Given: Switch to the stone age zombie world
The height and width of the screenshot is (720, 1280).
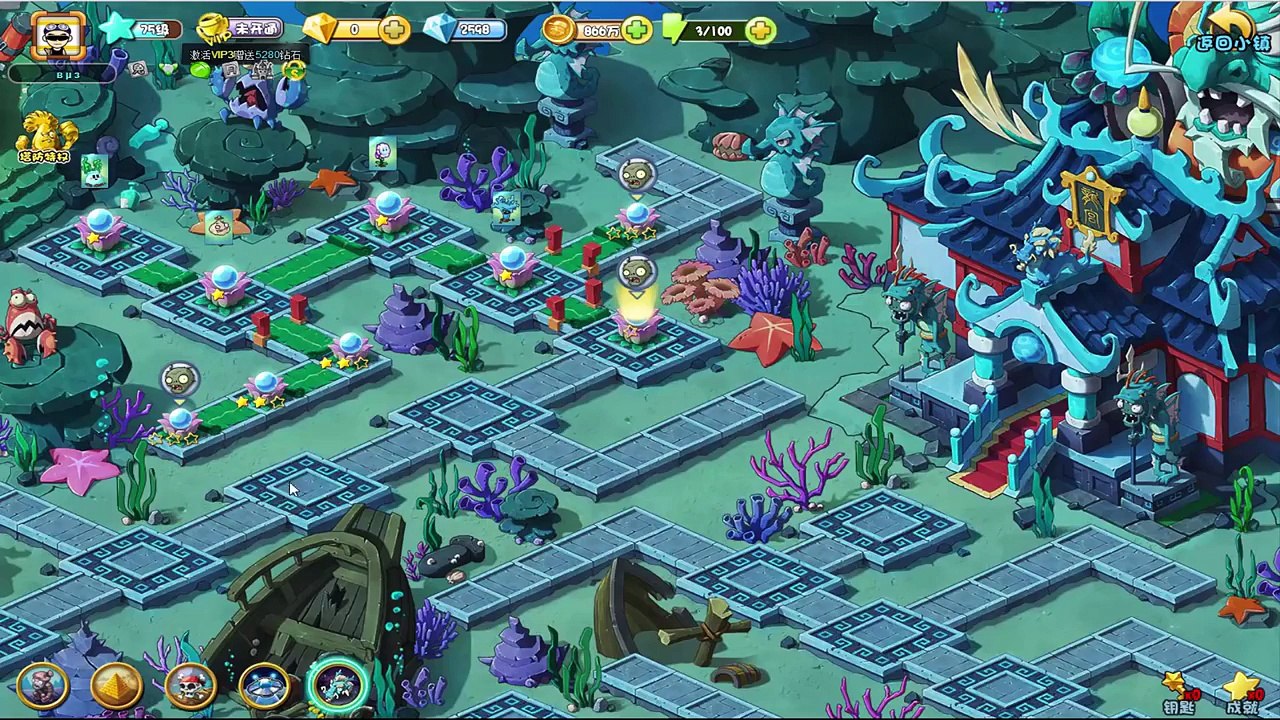Looking at the screenshot, I should pos(41,686).
